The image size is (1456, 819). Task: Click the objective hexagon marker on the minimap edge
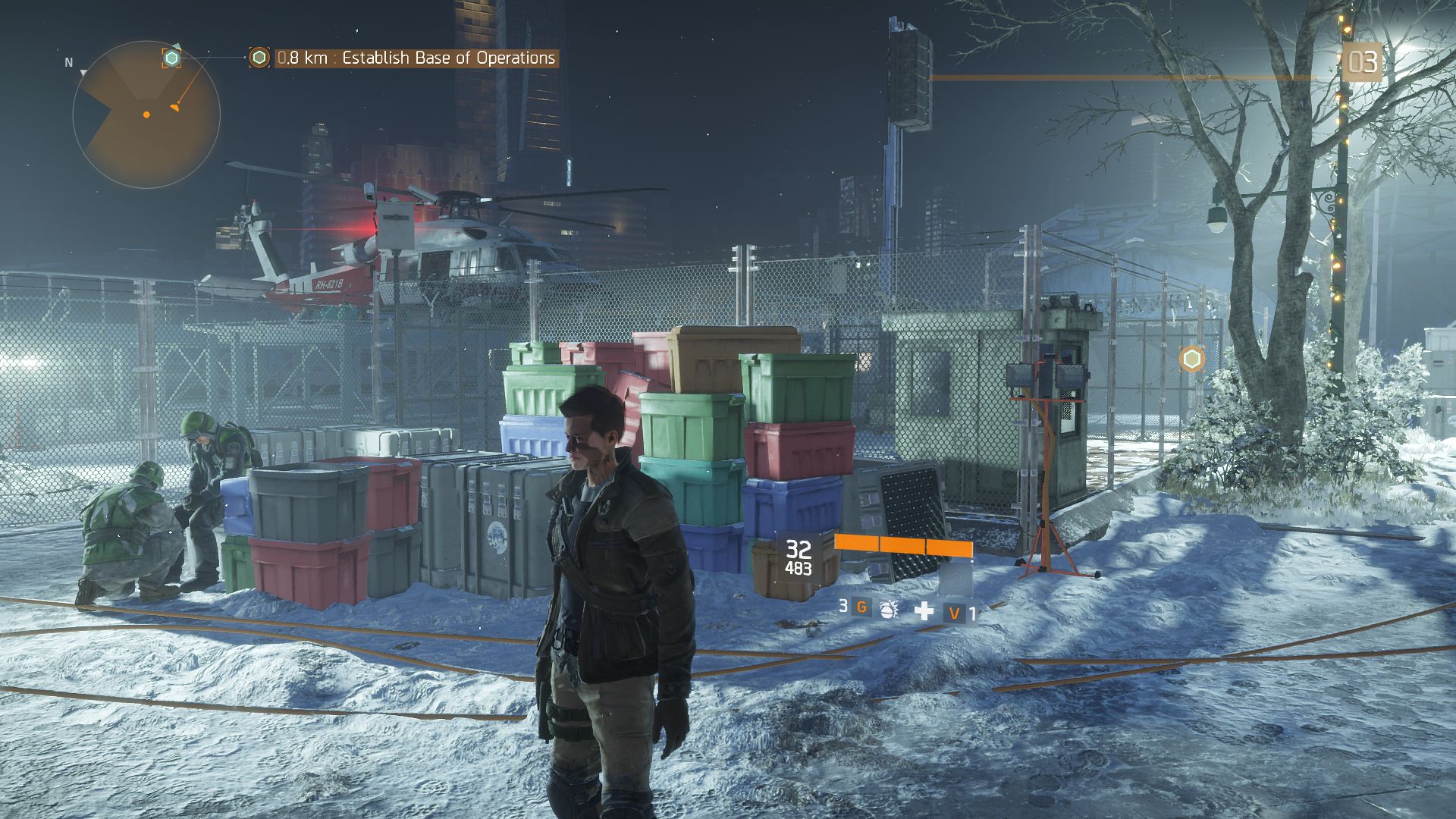point(172,58)
